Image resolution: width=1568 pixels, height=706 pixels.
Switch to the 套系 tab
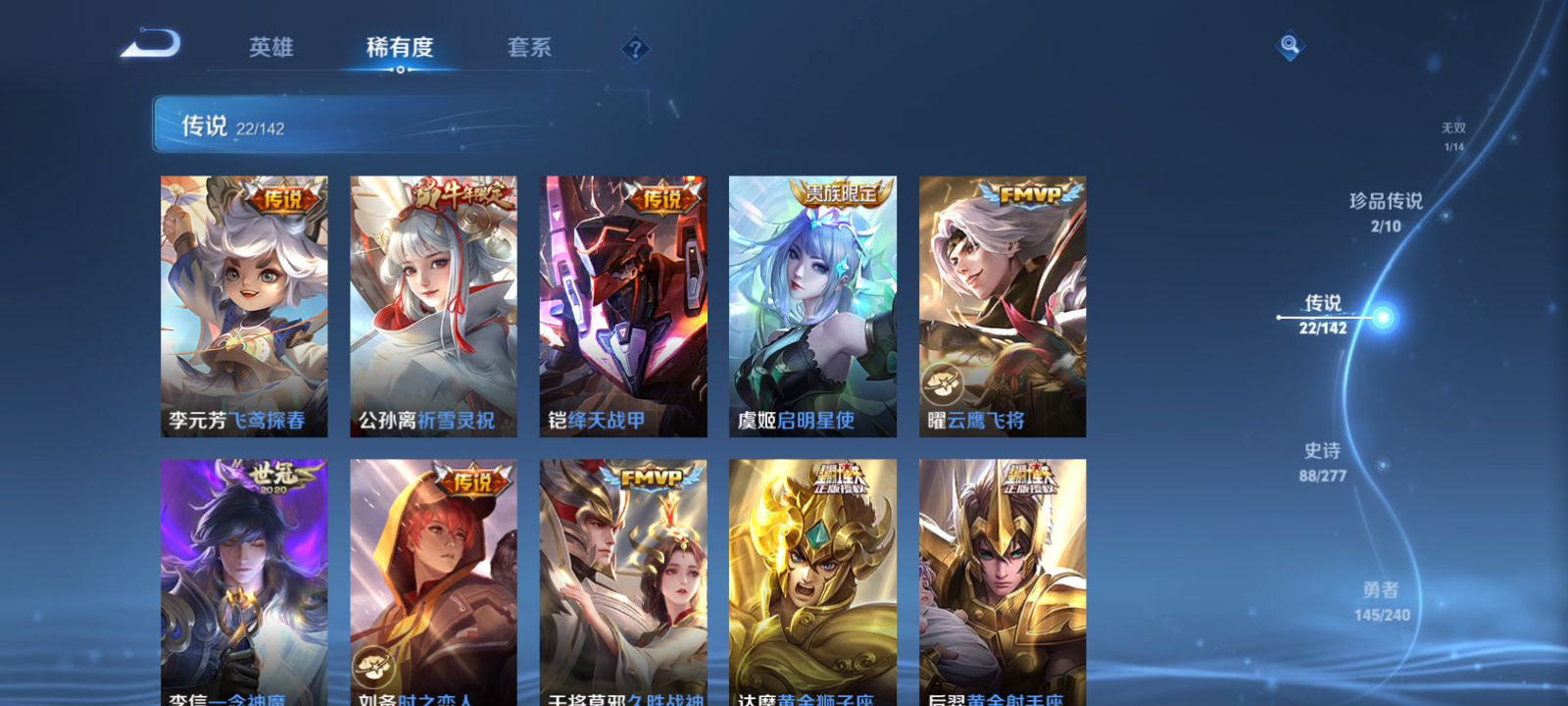click(527, 46)
